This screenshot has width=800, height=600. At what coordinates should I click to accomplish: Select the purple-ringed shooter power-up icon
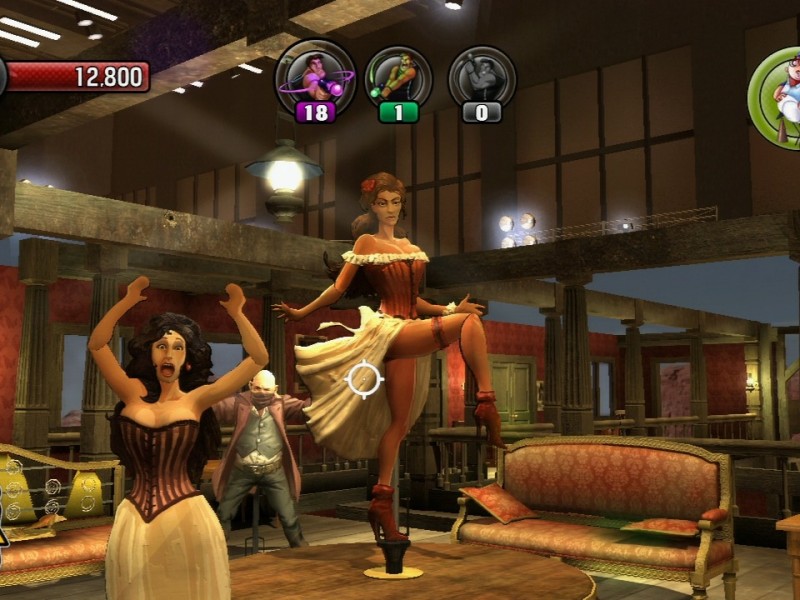(315, 74)
